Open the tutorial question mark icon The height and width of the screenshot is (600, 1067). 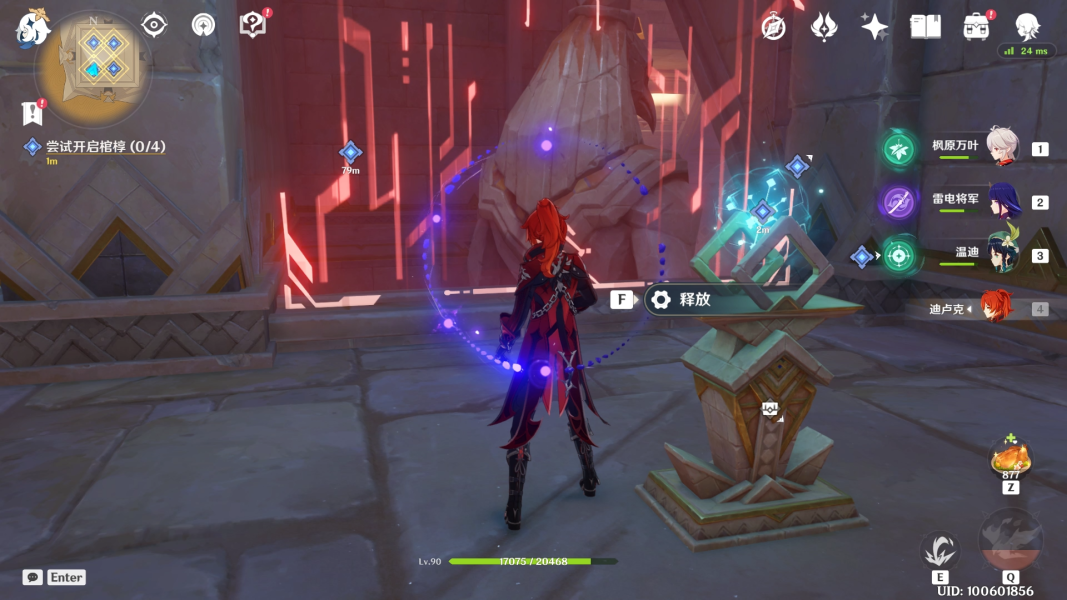pyautogui.click(x=253, y=25)
